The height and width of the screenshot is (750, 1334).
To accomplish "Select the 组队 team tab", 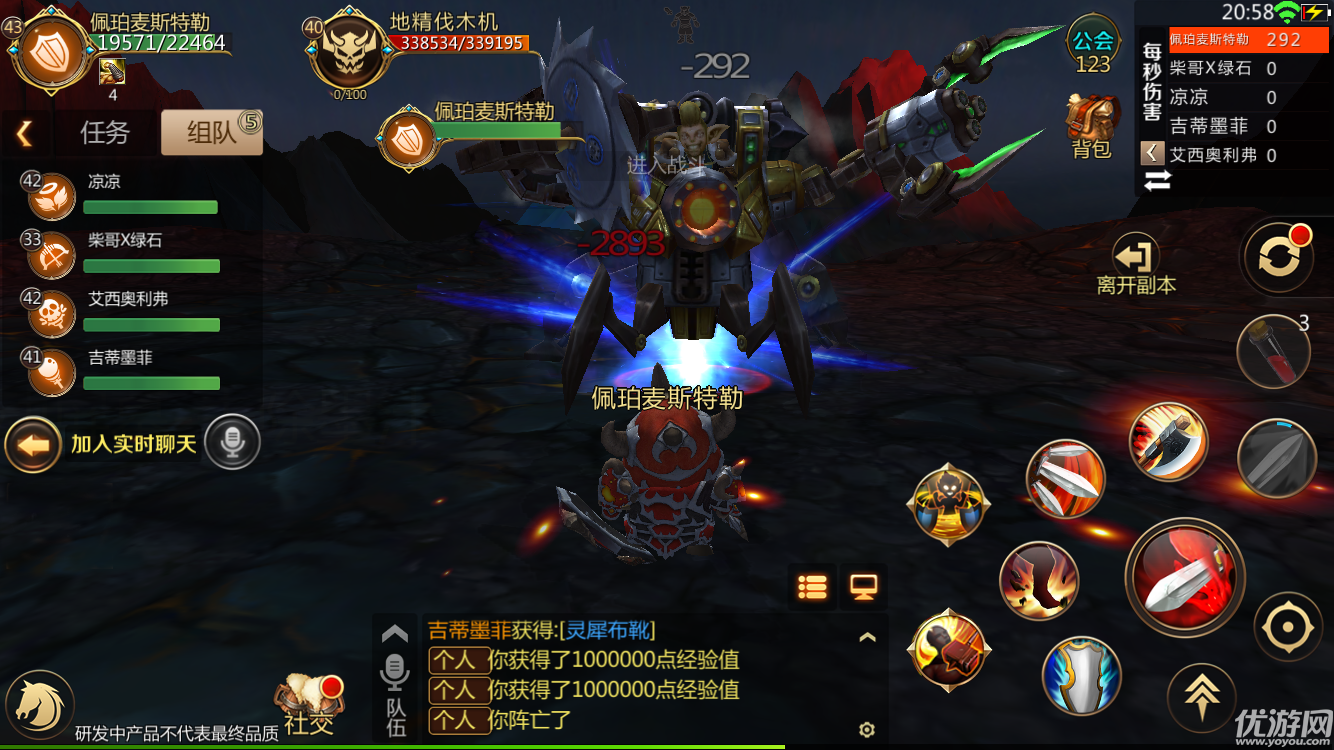I will click(211, 132).
